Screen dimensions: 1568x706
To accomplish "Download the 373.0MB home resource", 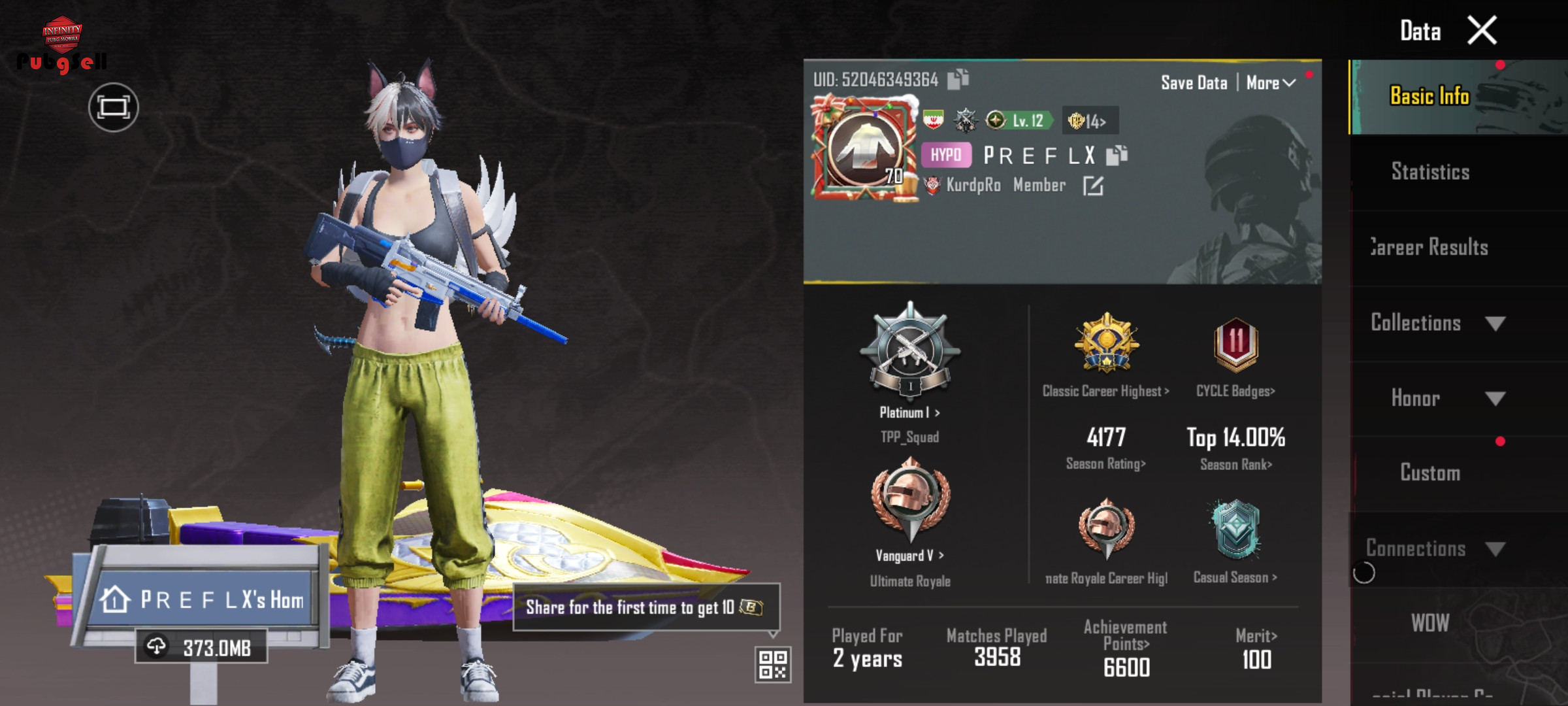I will (x=201, y=647).
